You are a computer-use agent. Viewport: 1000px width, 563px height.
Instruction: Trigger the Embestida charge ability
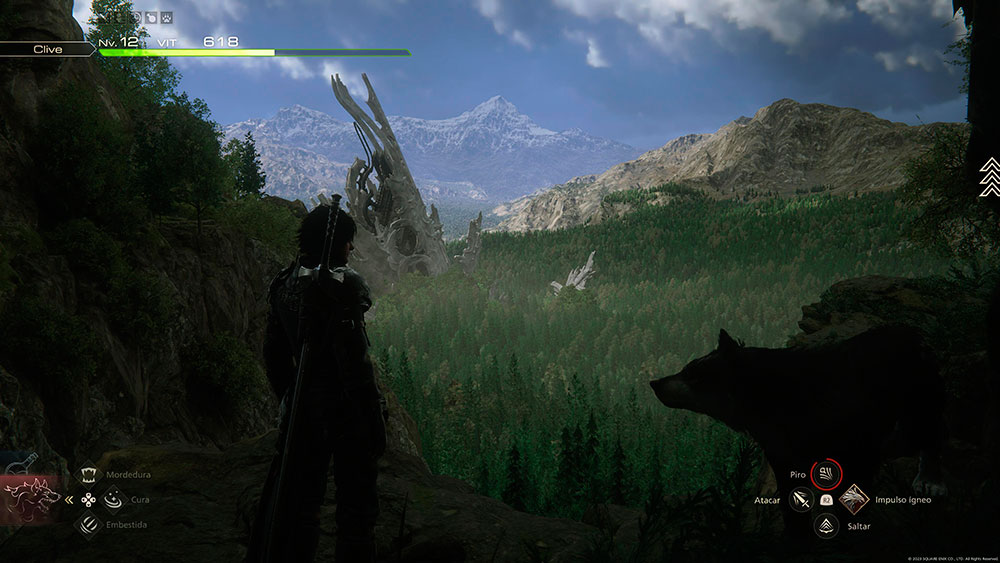pyautogui.click(x=89, y=522)
